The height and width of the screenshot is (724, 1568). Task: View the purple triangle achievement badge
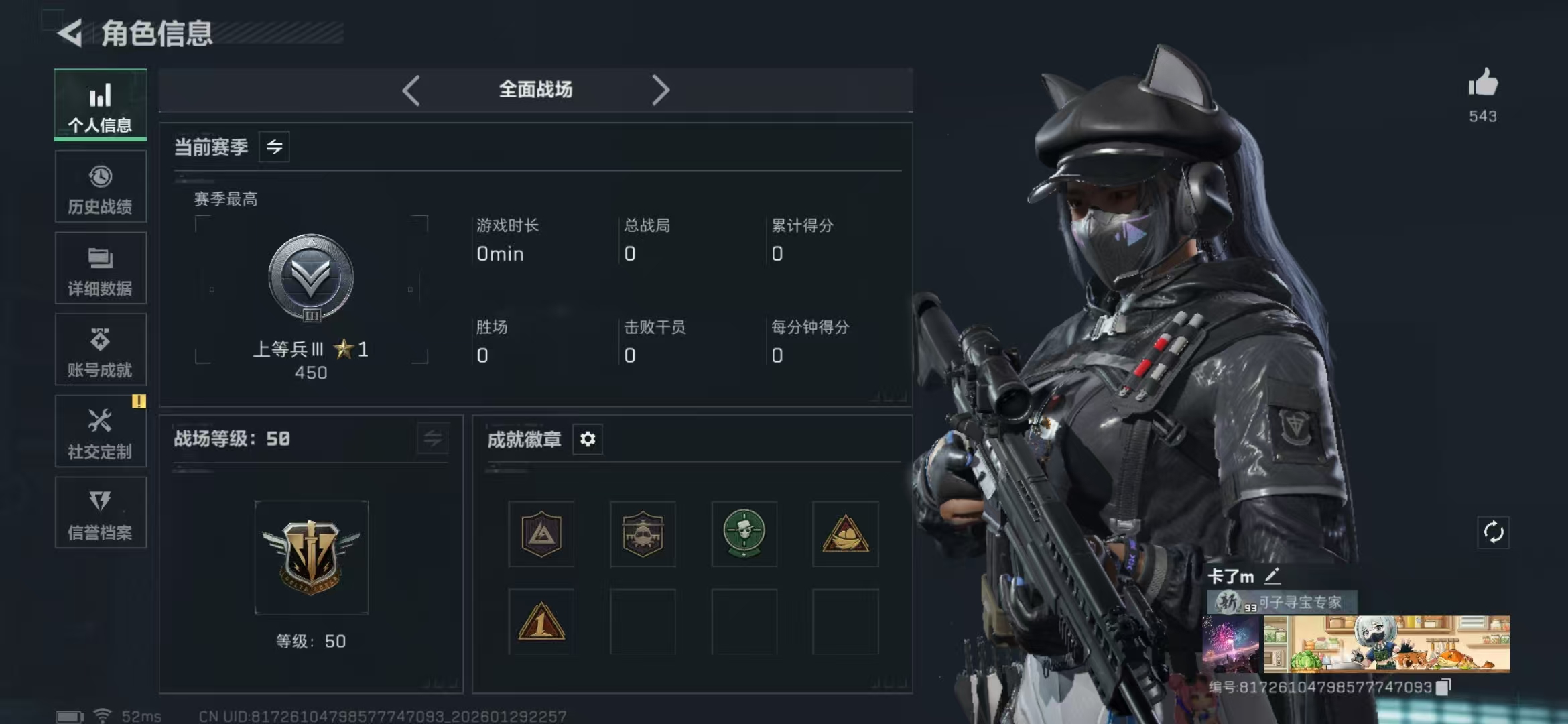(x=541, y=535)
